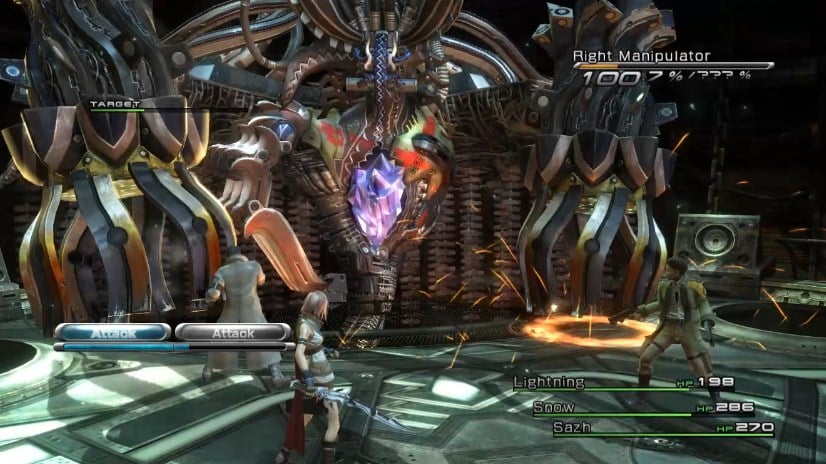The height and width of the screenshot is (464, 826).
Task: Select the grey queued Attack command
Action: tap(234, 332)
